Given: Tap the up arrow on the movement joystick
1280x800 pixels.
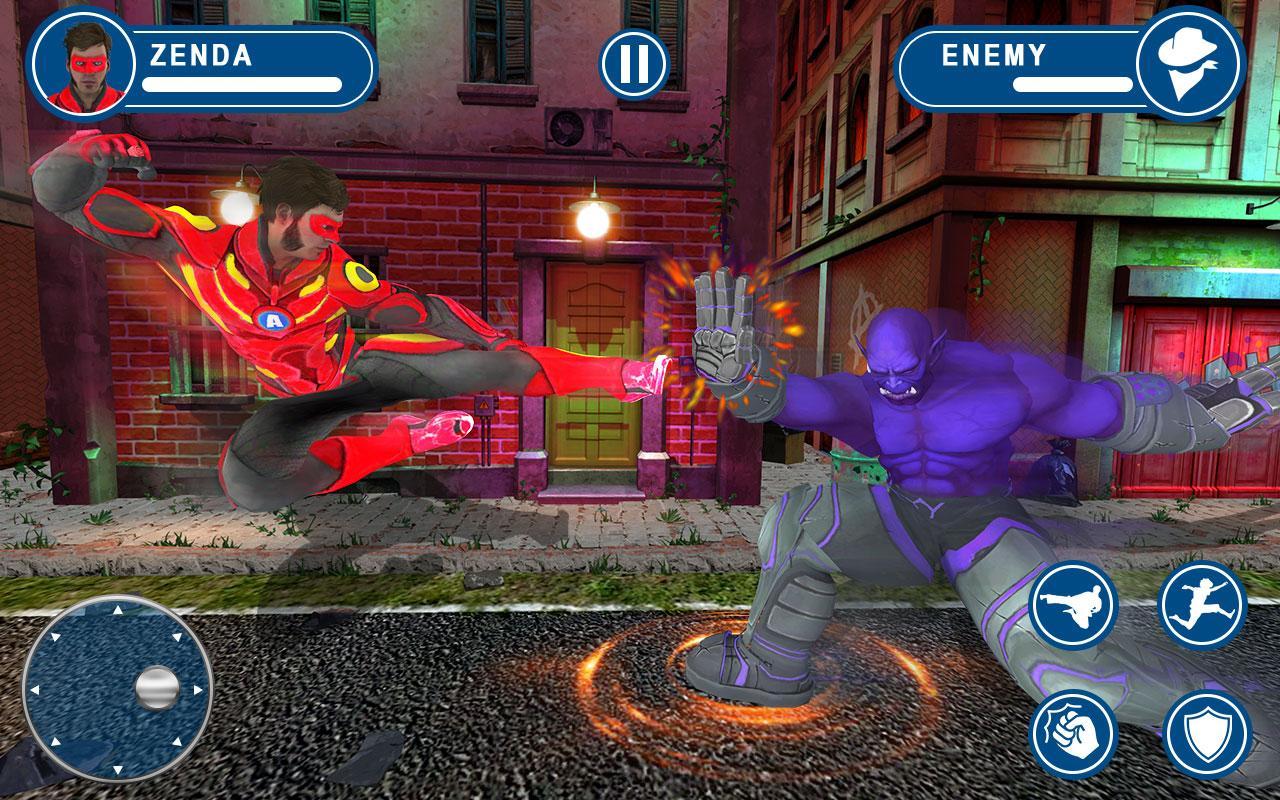Looking at the screenshot, I should (118, 607).
